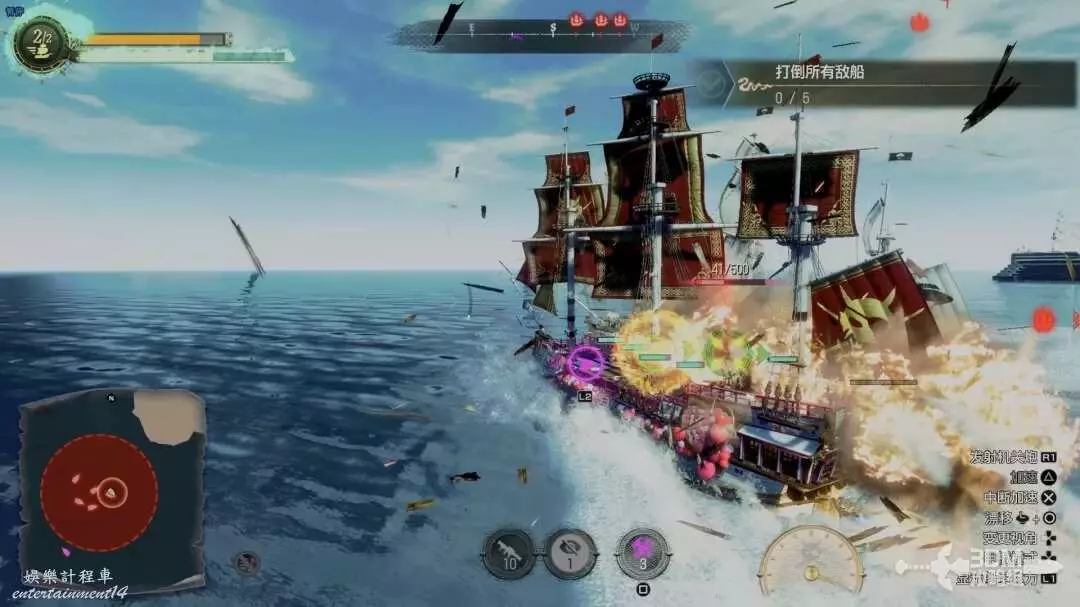The height and width of the screenshot is (607, 1080).
Task: Open the parchment minimap
Action: click(112, 489)
